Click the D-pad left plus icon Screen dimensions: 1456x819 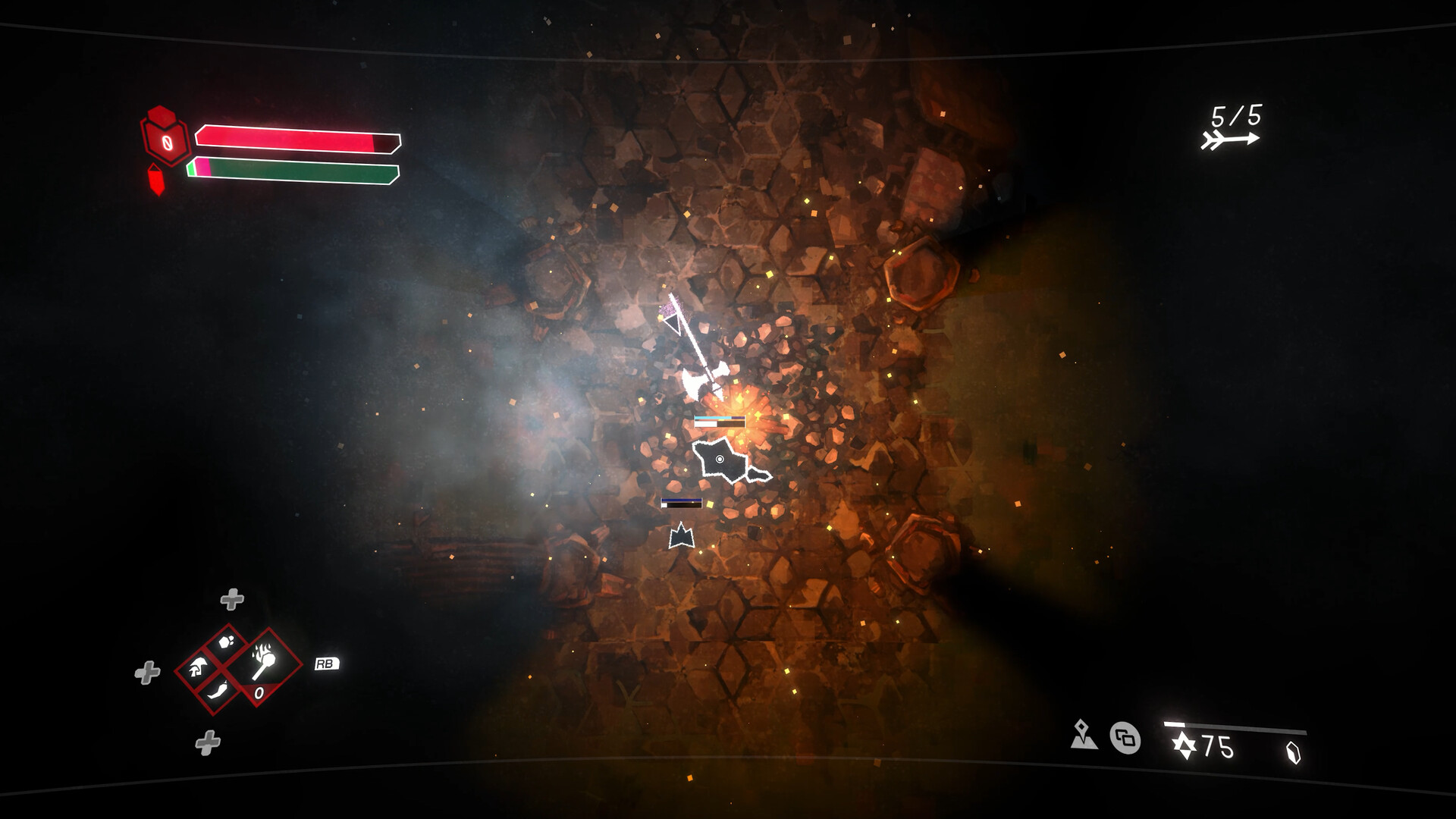click(146, 671)
